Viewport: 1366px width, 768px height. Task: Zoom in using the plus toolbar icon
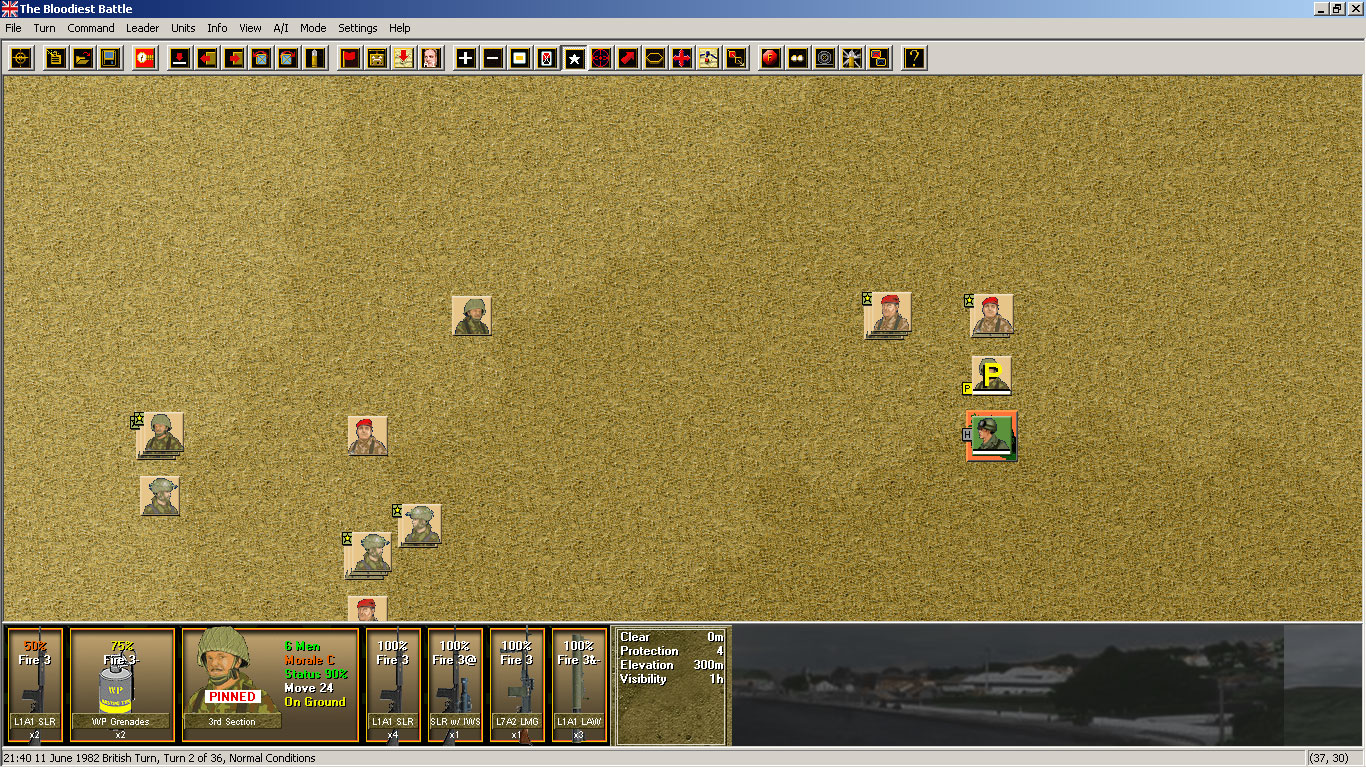point(464,58)
